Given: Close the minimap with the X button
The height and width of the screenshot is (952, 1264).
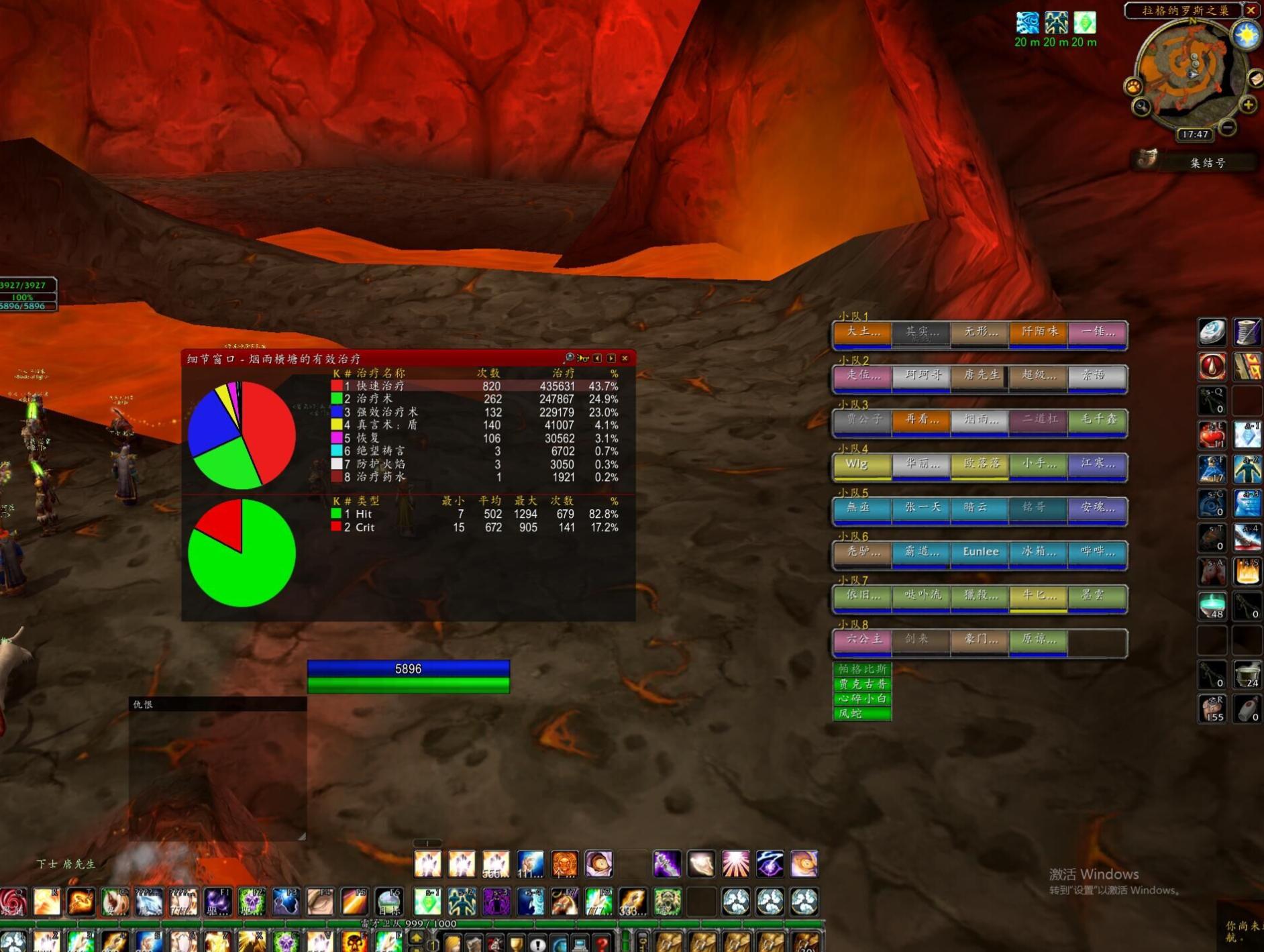Looking at the screenshot, I should (x=1251, y=10).
